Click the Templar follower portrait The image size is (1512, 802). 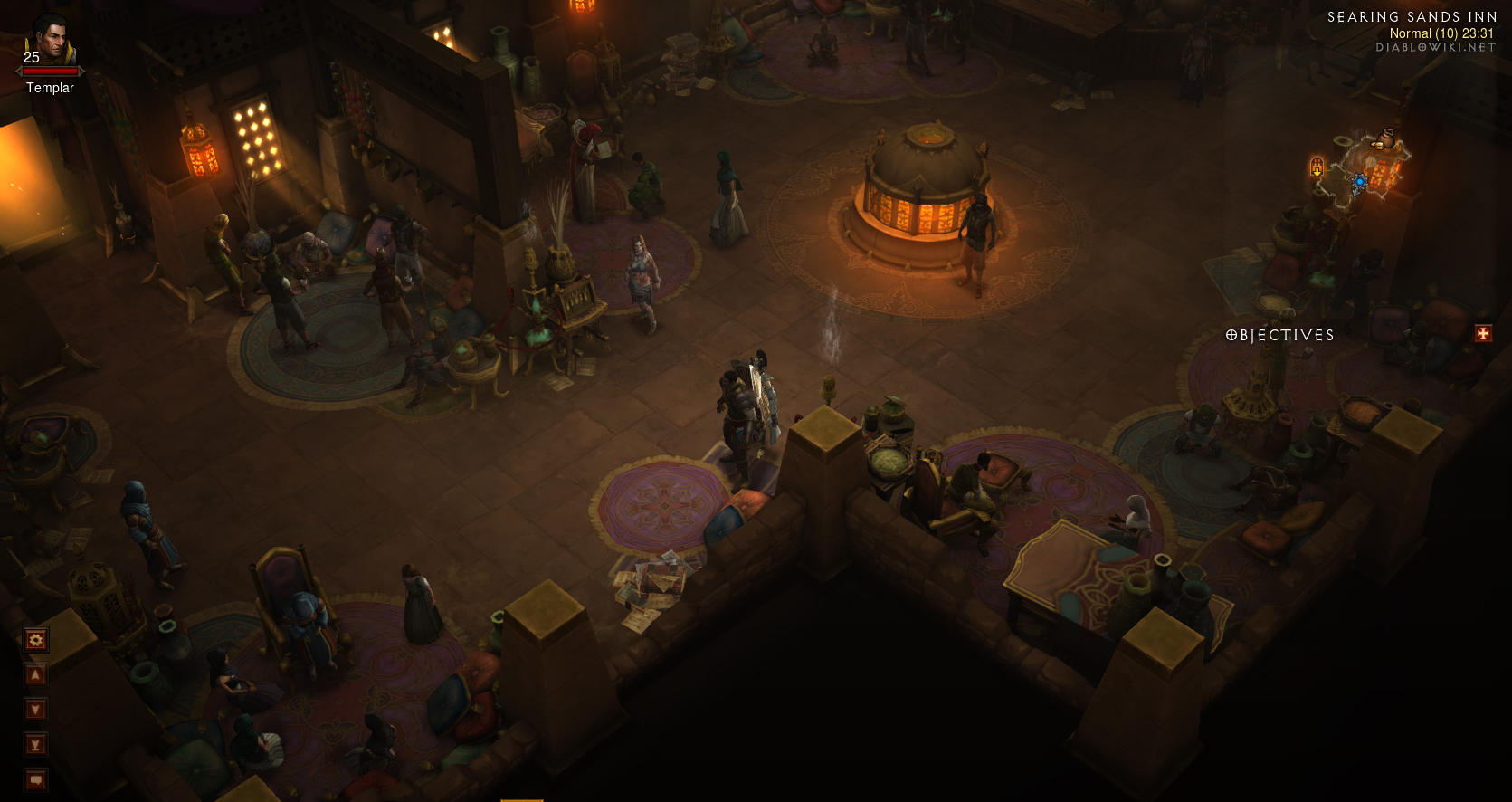coord(51,41)
